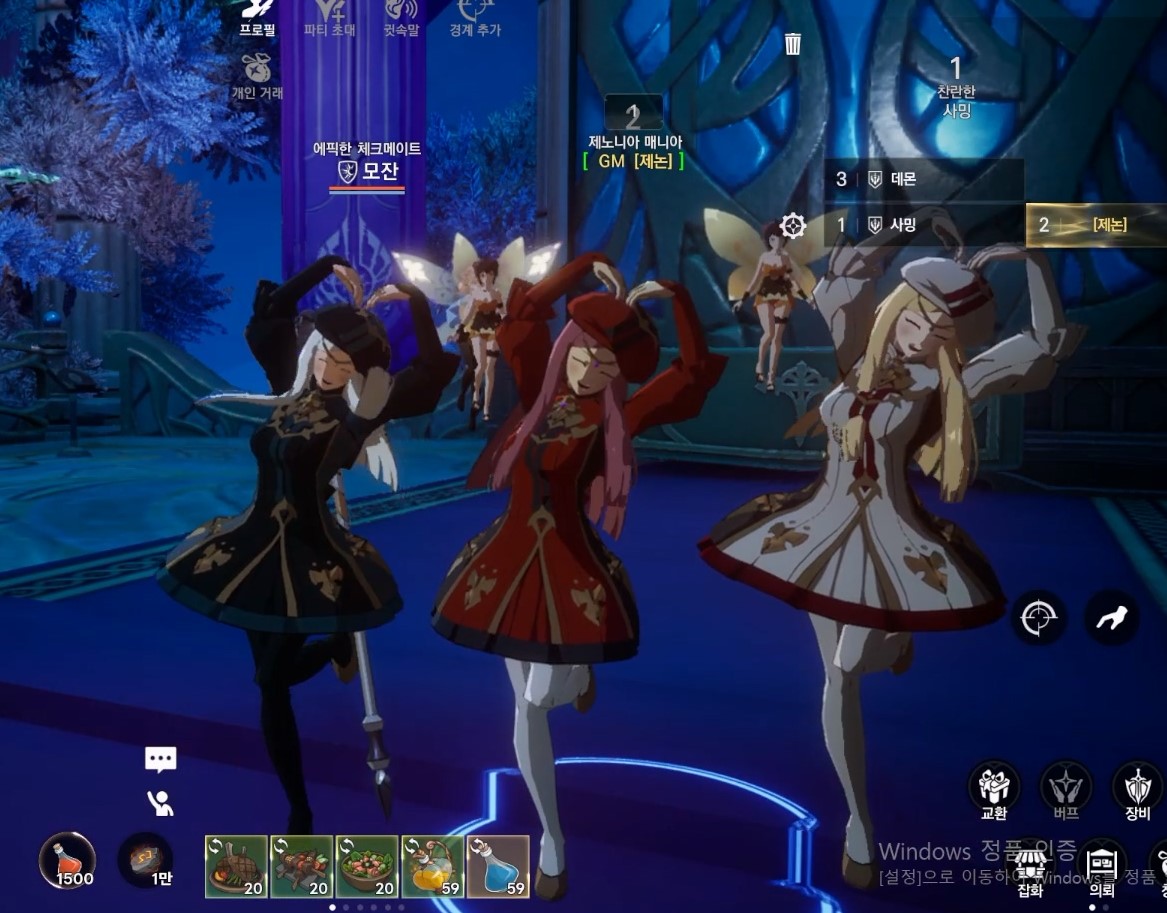Open the gear settings beside the target list

point(793,225)
